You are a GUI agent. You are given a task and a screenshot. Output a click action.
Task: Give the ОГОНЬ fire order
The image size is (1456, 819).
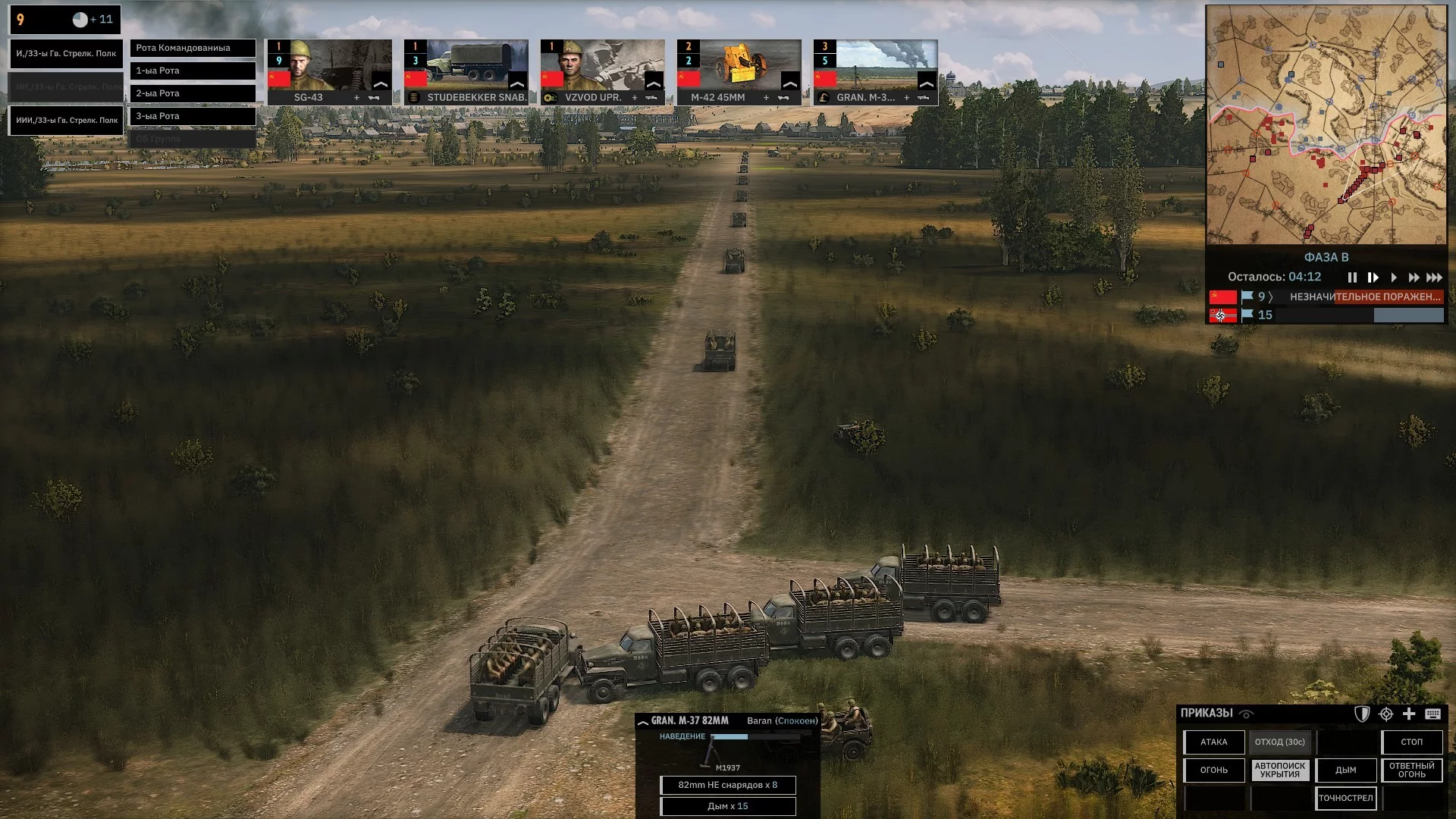[x=1213, y=770]
